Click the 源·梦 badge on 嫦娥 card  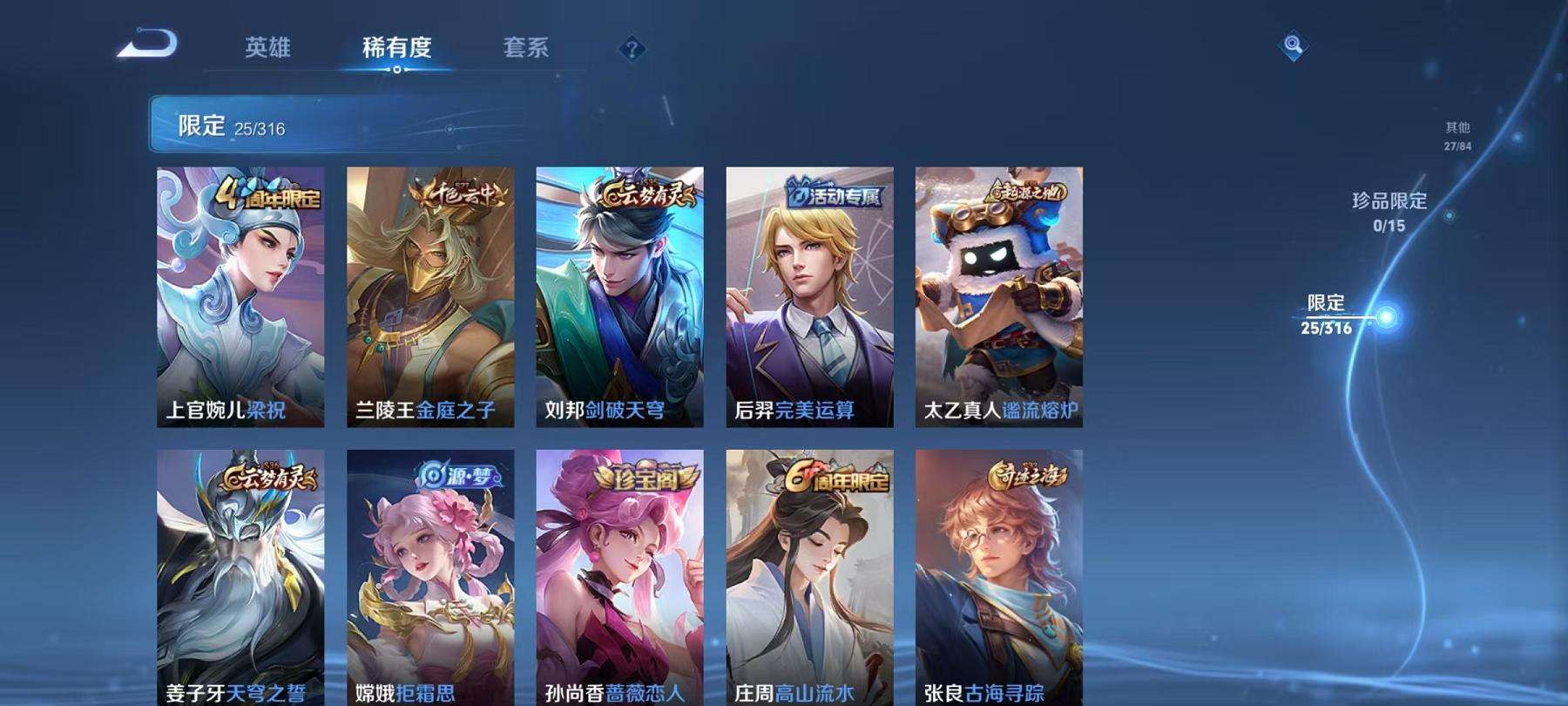click(x=456, y=476)
